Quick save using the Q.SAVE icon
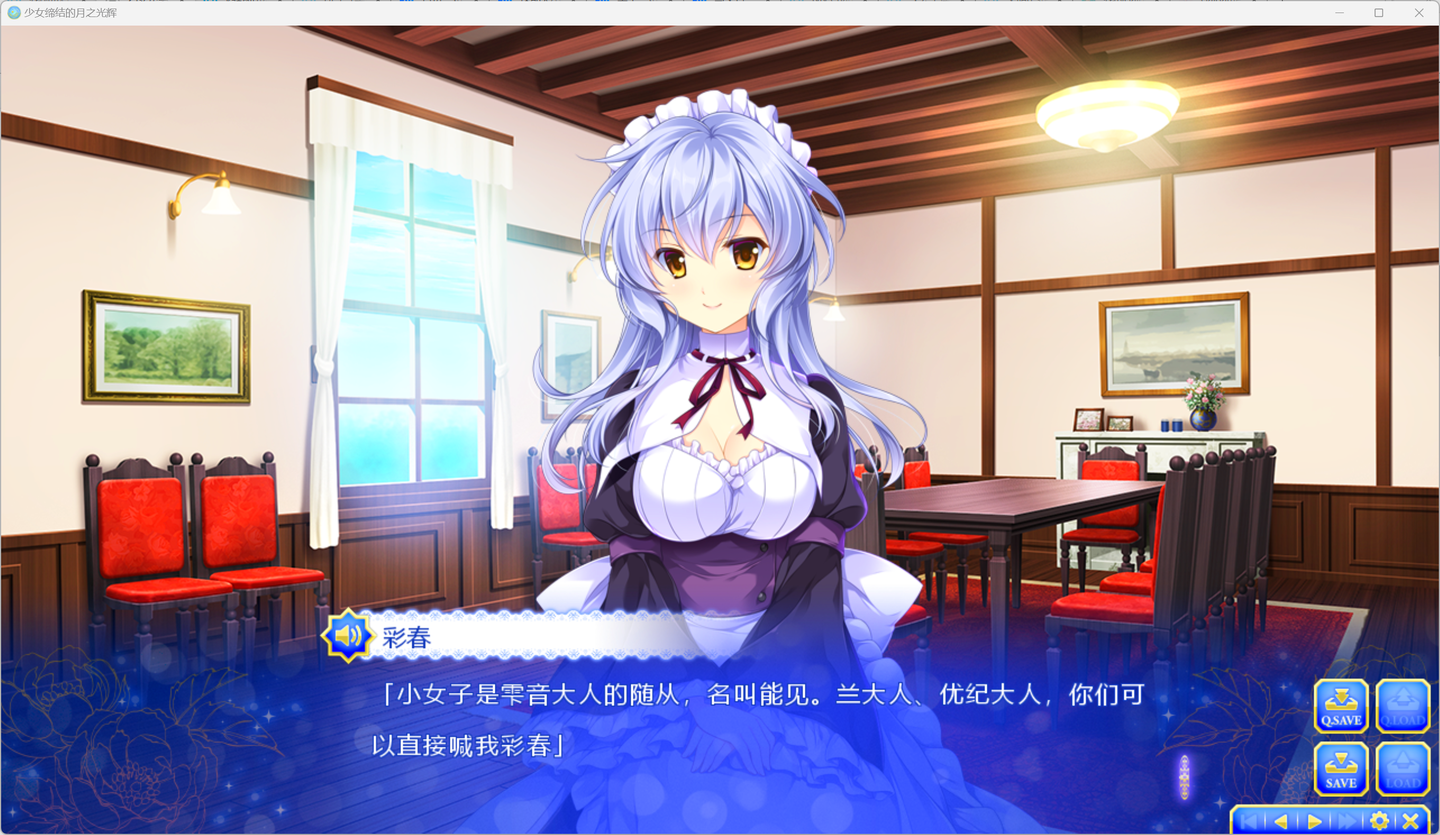The height and width of the screenshot is (835, 1440). click(x=1340, y=706)
